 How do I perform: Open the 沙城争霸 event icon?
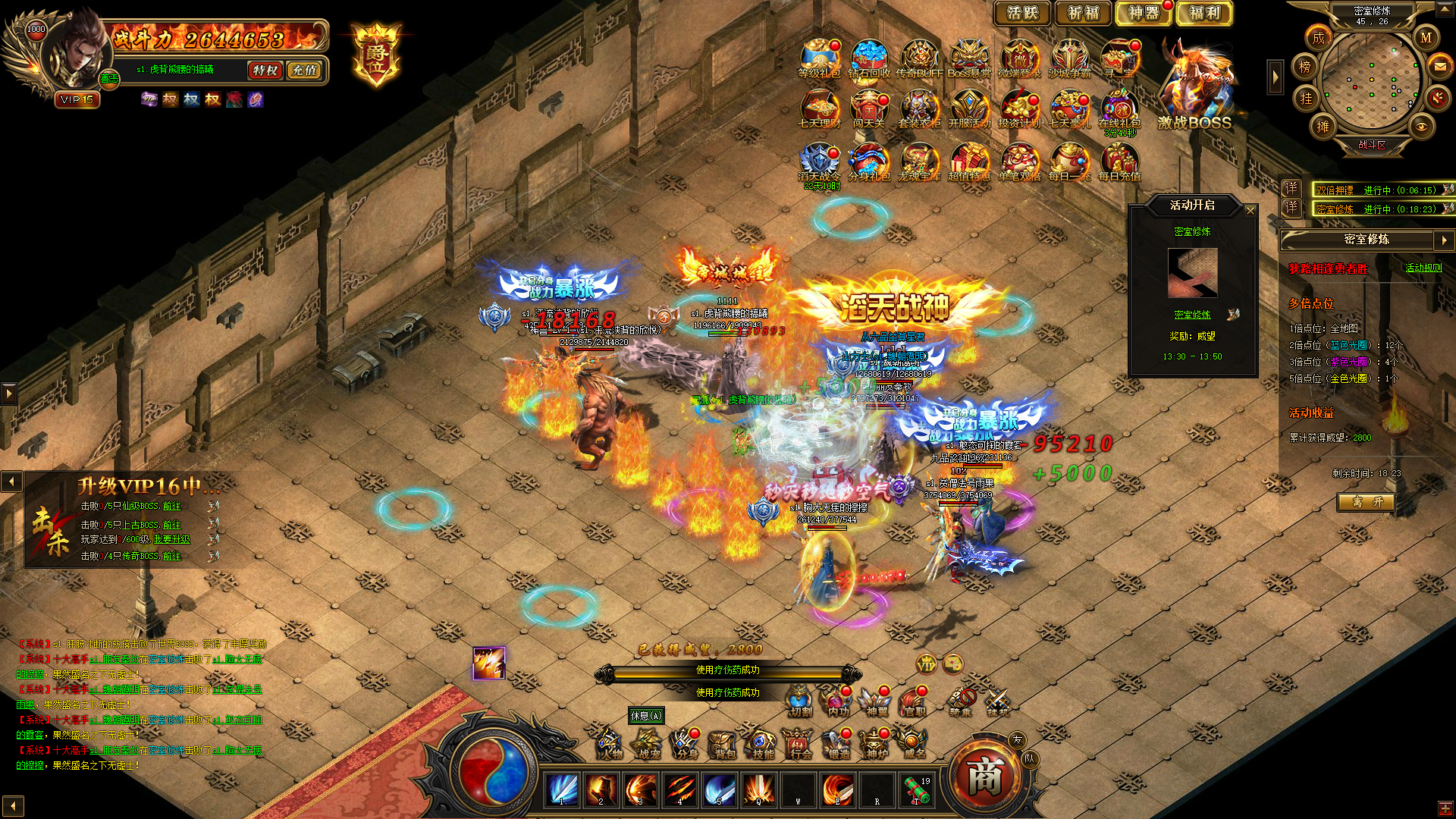point(1069,59)
